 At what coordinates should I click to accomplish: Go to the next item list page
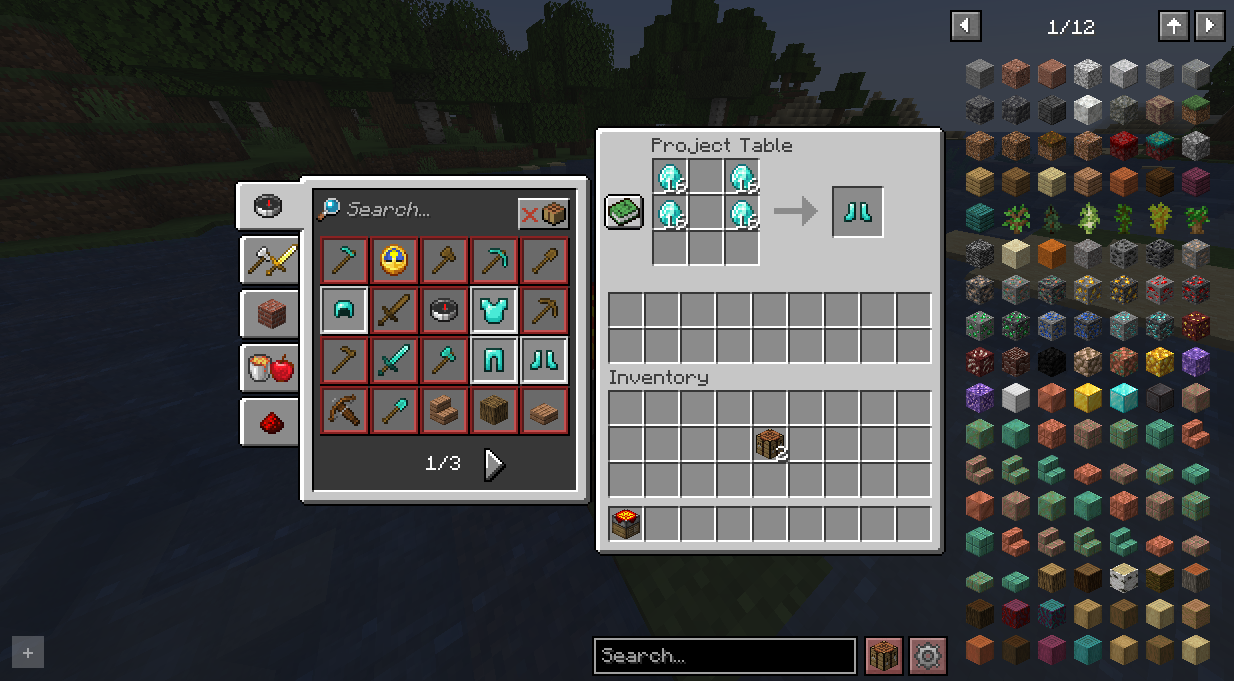pyautogui.click(x=1210, y=26)
